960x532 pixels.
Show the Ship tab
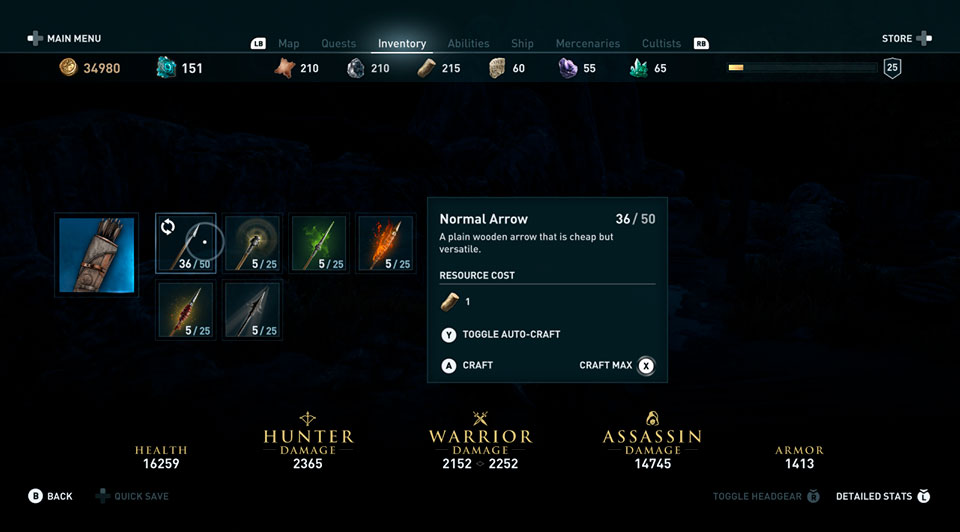522,44
